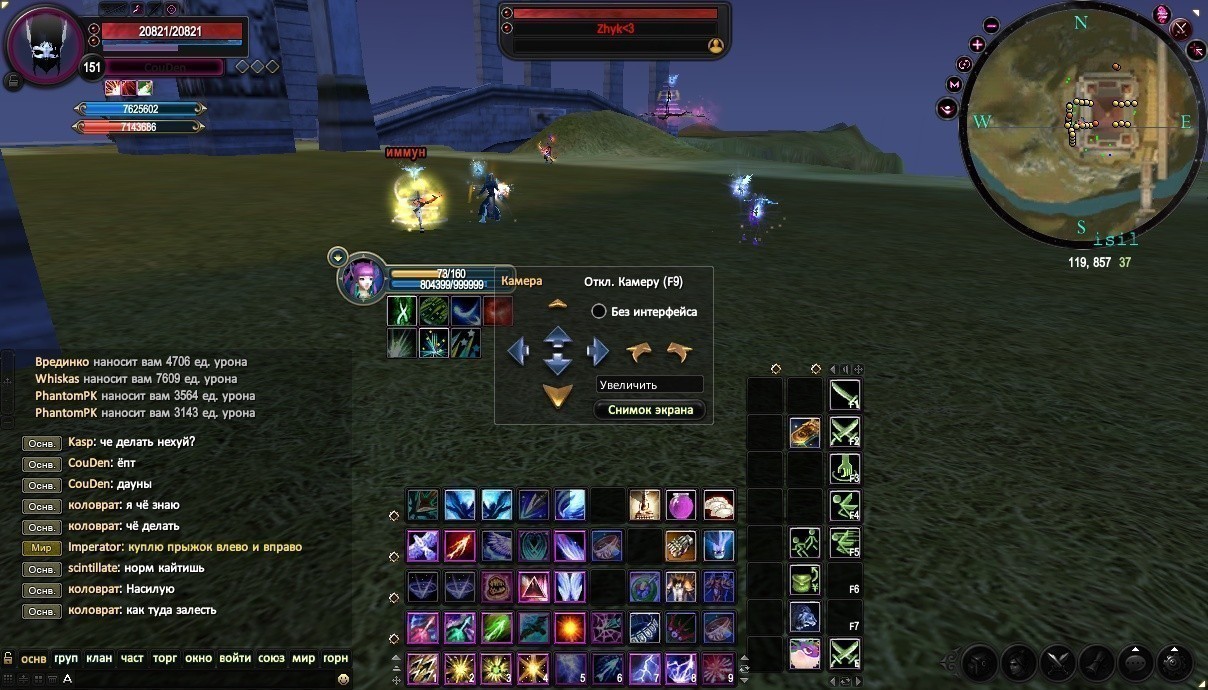Select the мир chat tab
The width and height of the screenshot is (1208, 690).
pyautogui.click(x=303, y=658)
